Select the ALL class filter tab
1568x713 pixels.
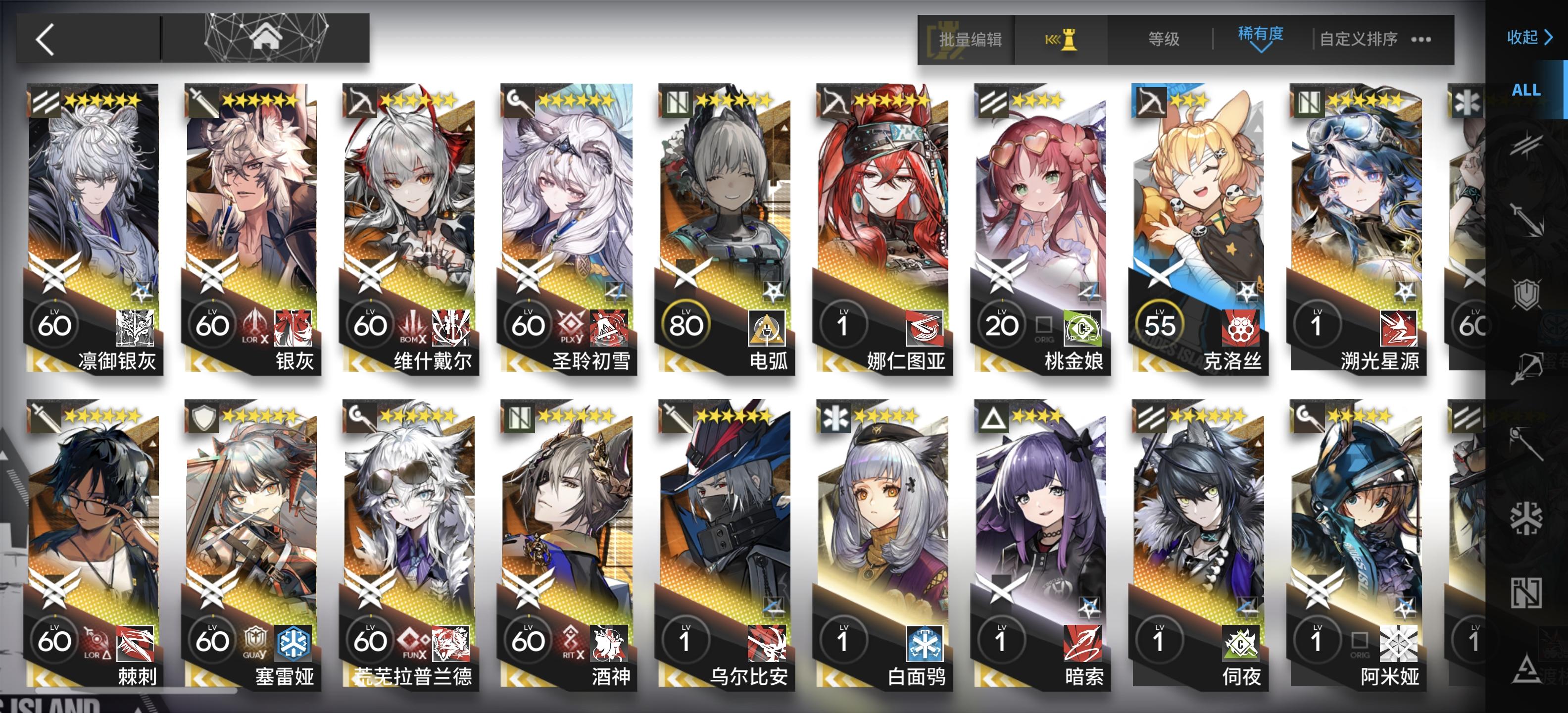tap(1525, 90)
